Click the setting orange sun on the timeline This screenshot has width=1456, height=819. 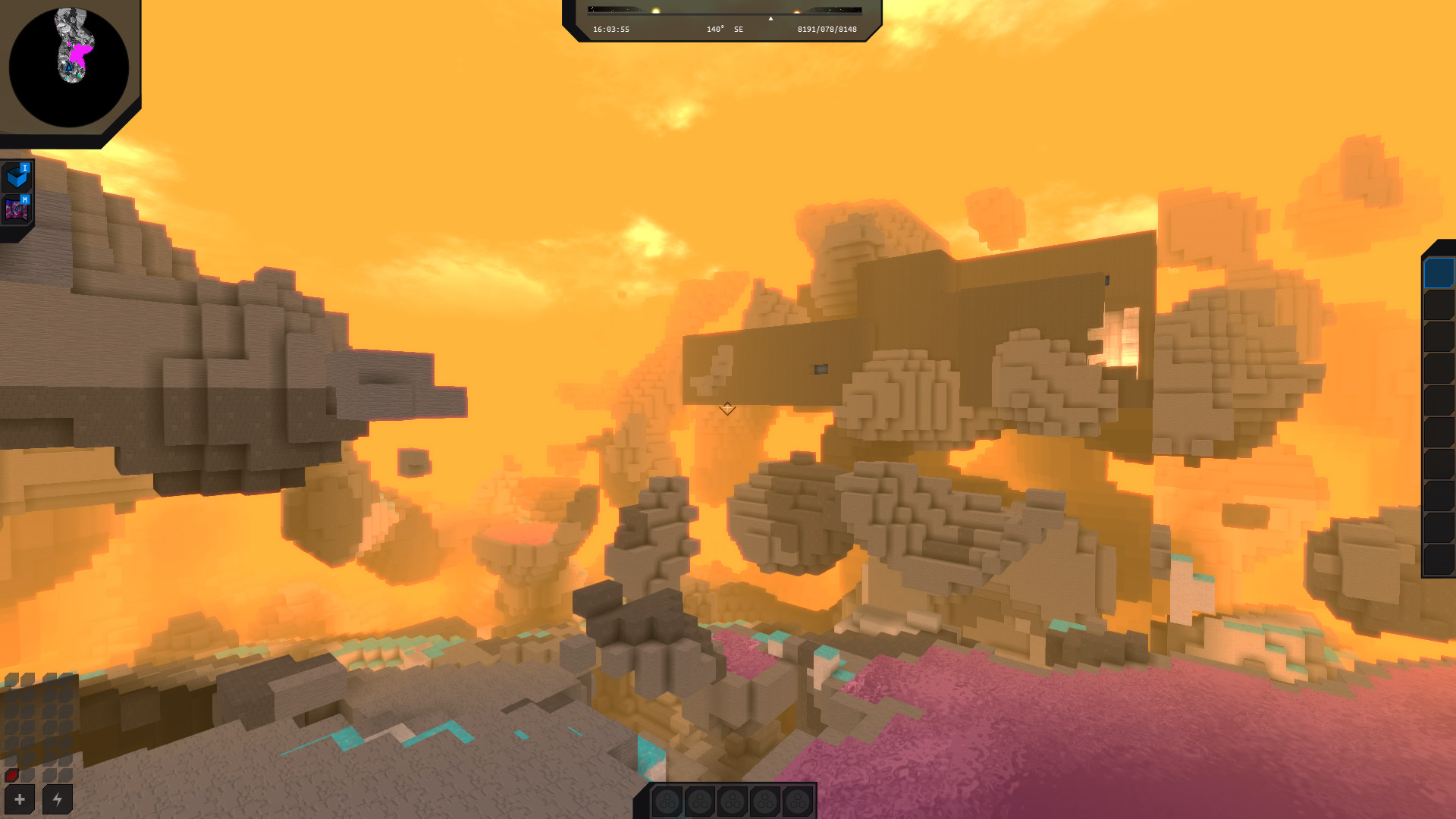(x=796, y=12)
